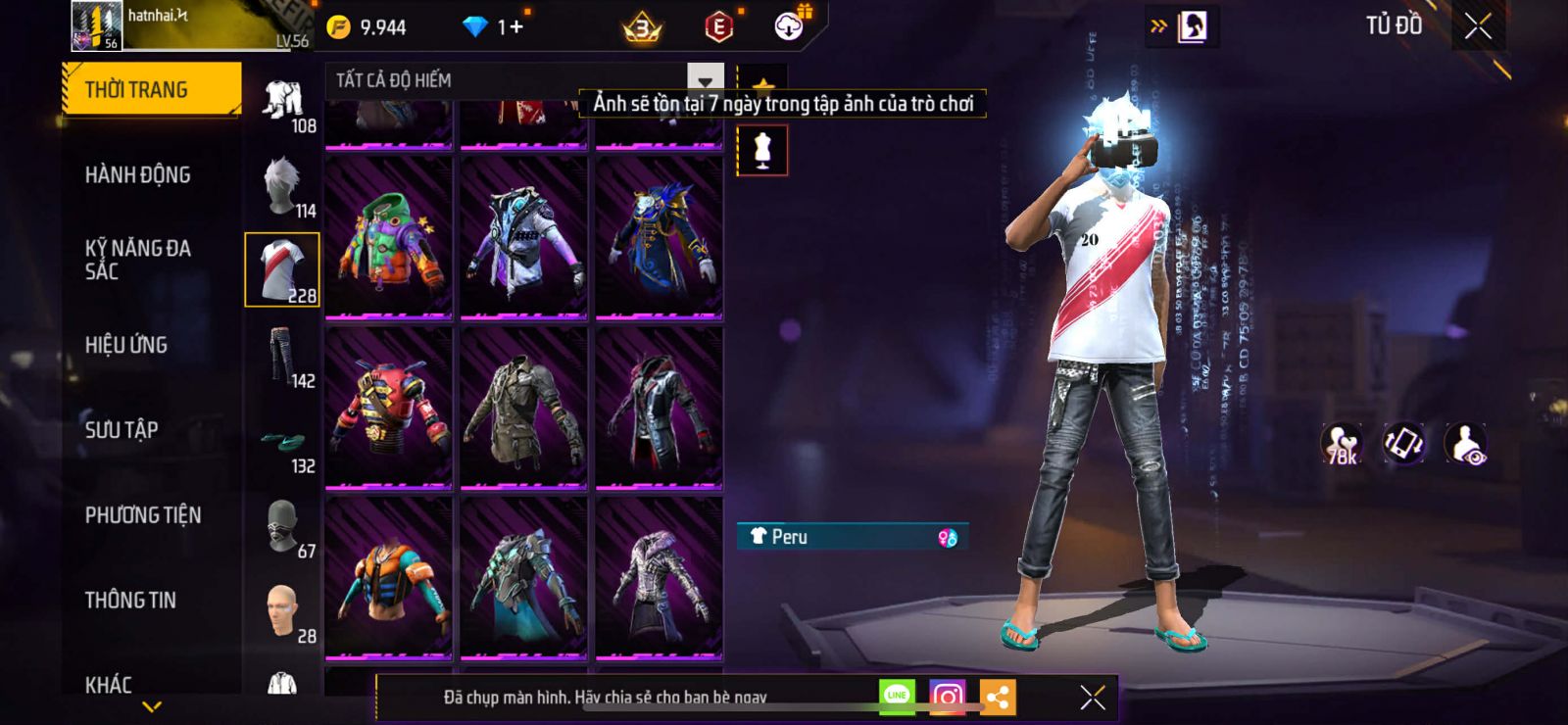Choose the olive military jacket
The height and width of the screenshot is (725, 1568).
[x=523, y=408]
